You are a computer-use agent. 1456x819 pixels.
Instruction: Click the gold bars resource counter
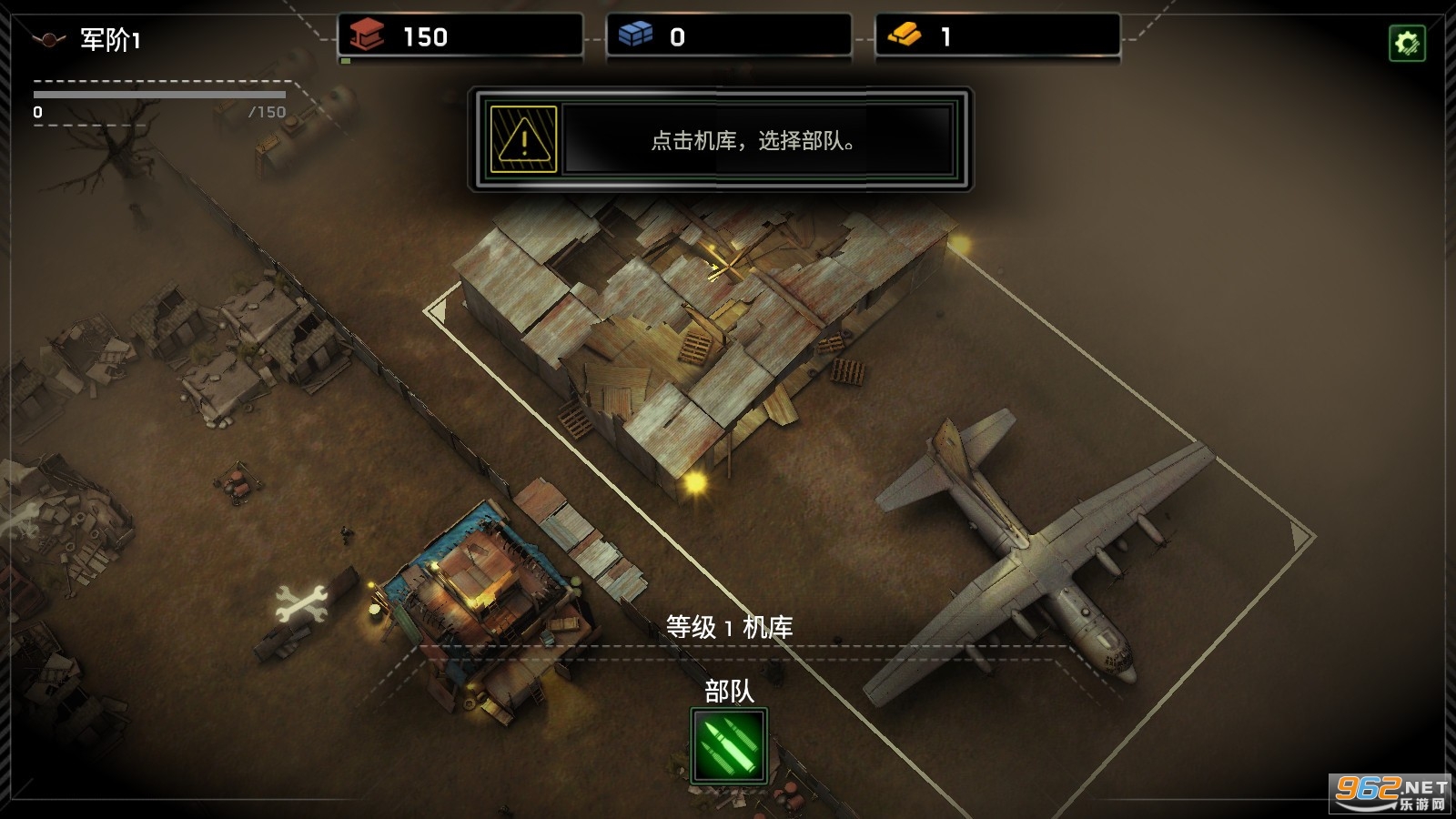click(x=997, y=36)
